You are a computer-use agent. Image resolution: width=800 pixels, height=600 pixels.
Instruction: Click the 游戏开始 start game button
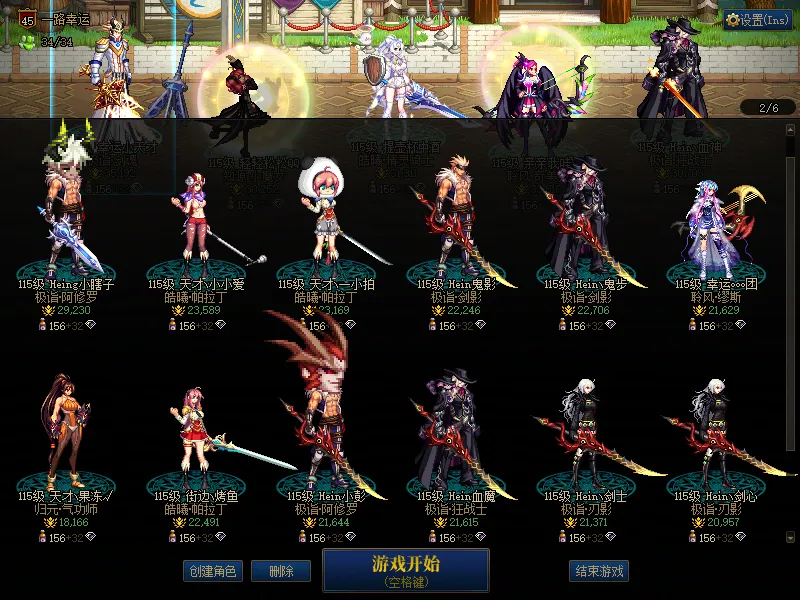(405, 569)
